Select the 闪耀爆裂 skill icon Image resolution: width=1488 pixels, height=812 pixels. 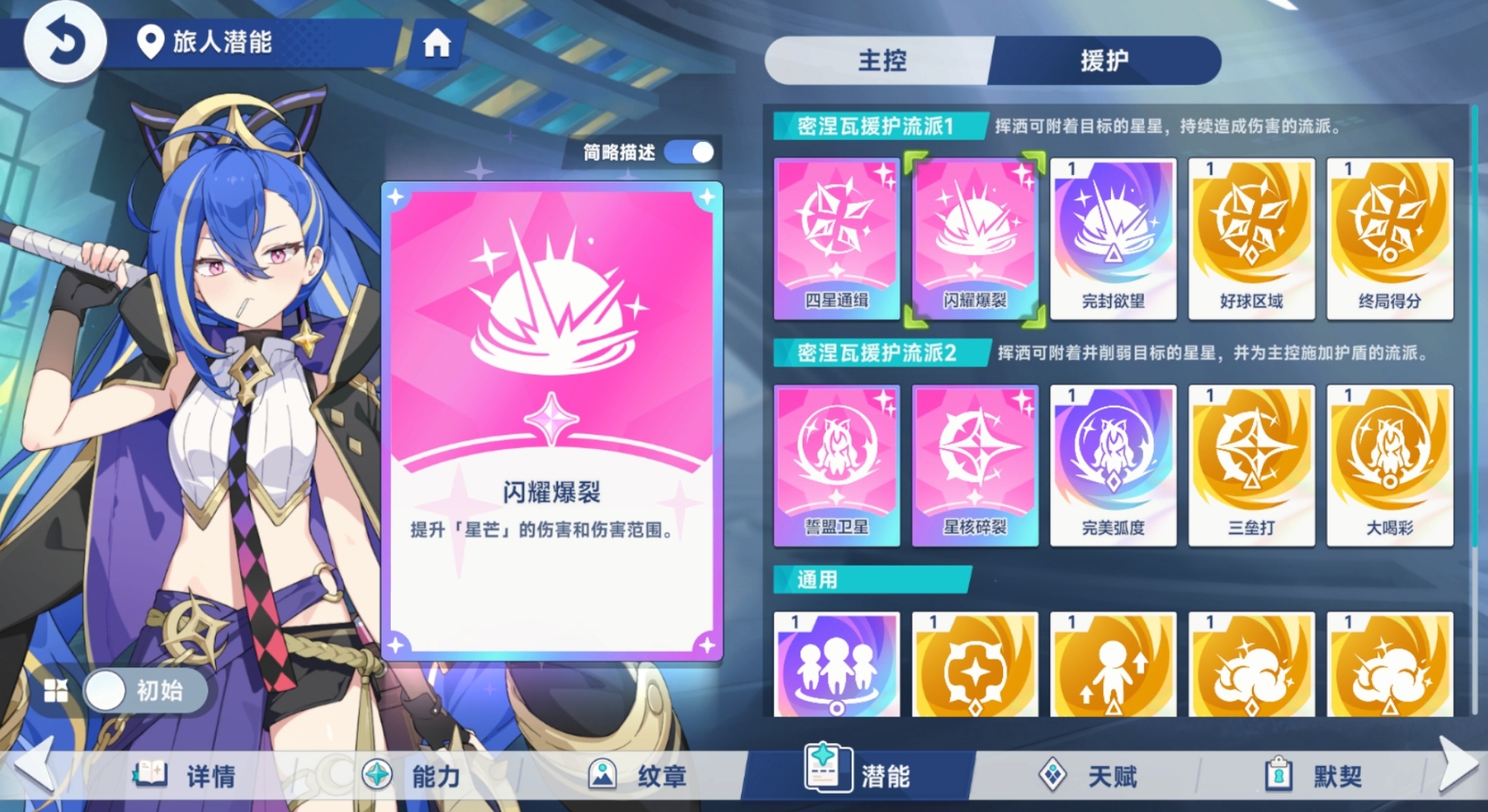pyautogui.click(x=975, y=235)
